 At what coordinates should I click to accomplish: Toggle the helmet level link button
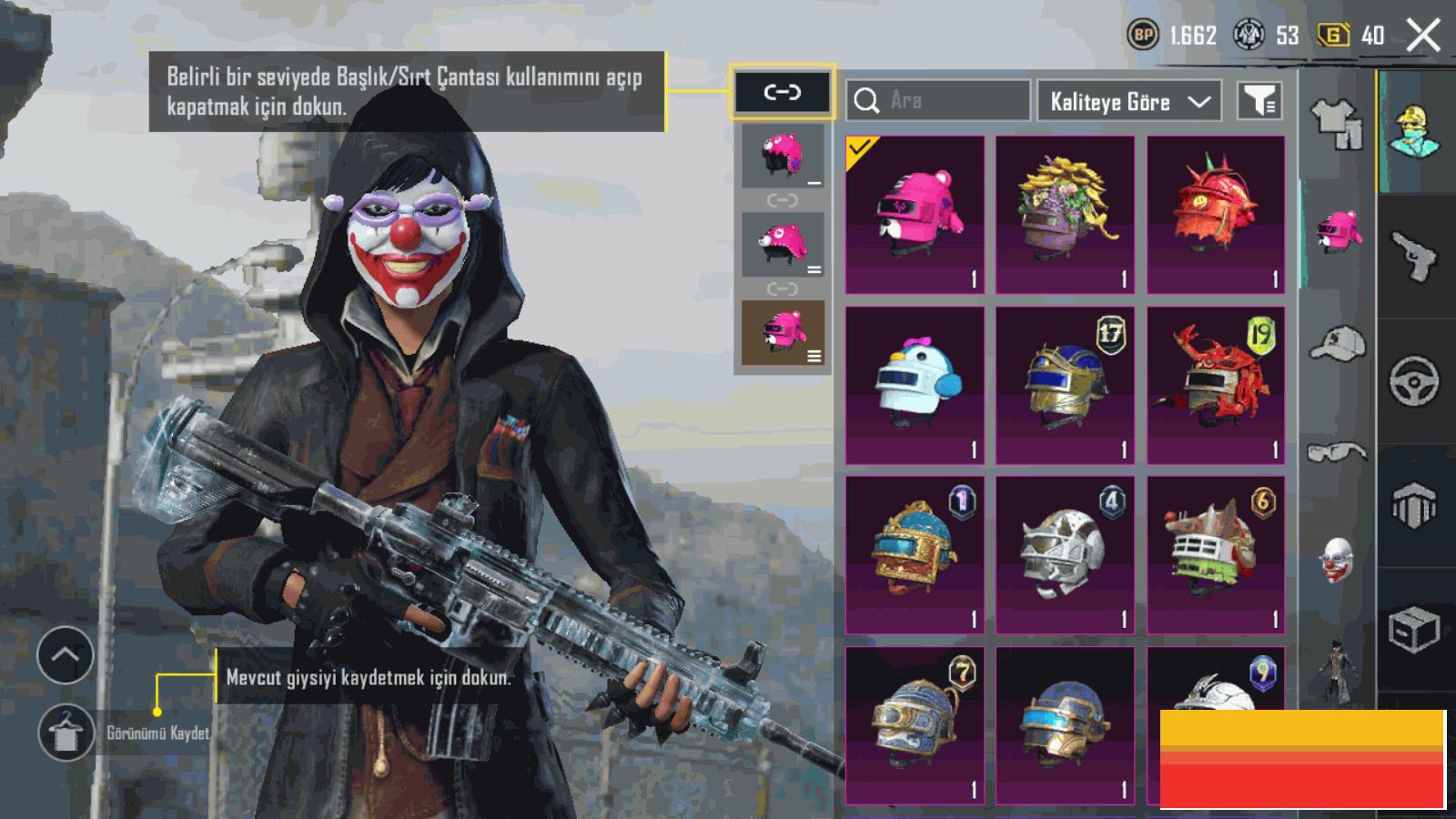pos(782,92)
